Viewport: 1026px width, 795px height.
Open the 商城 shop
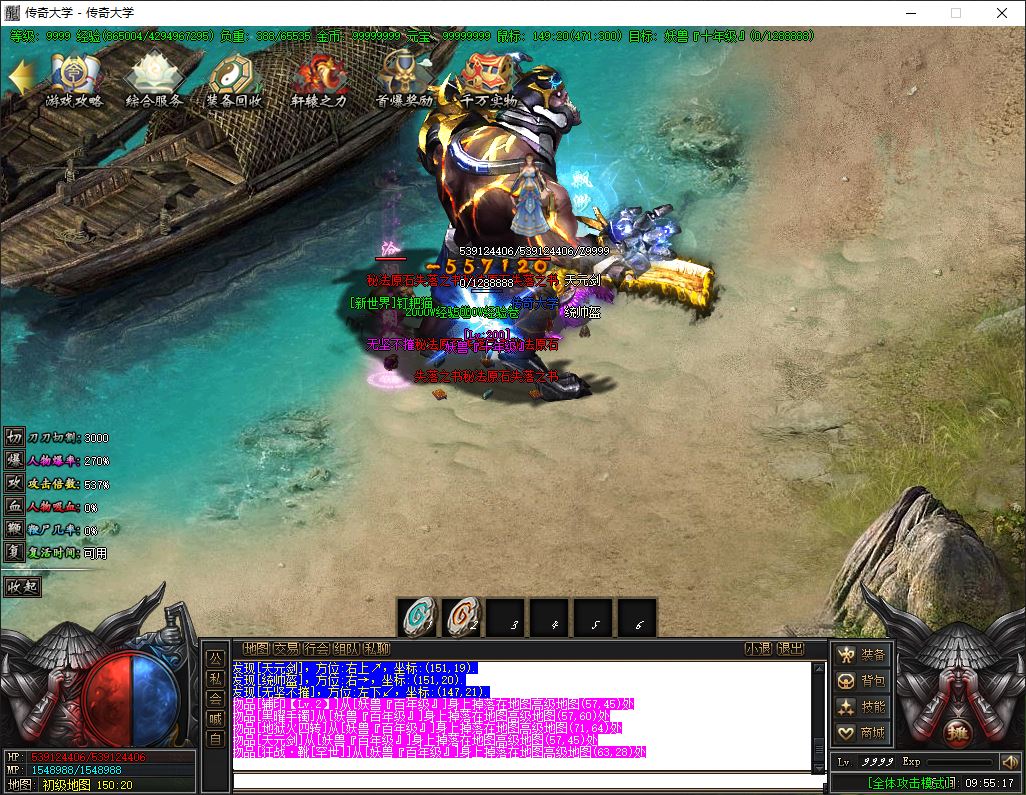pos(862,733)
